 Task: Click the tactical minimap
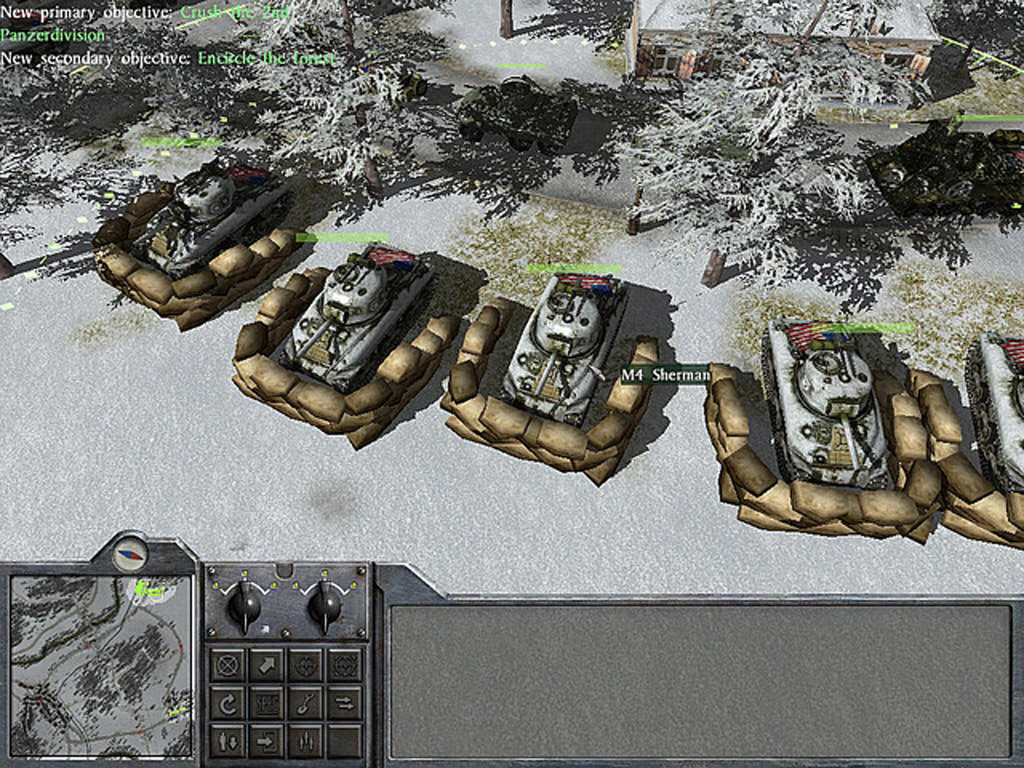[x=100, y=665]
